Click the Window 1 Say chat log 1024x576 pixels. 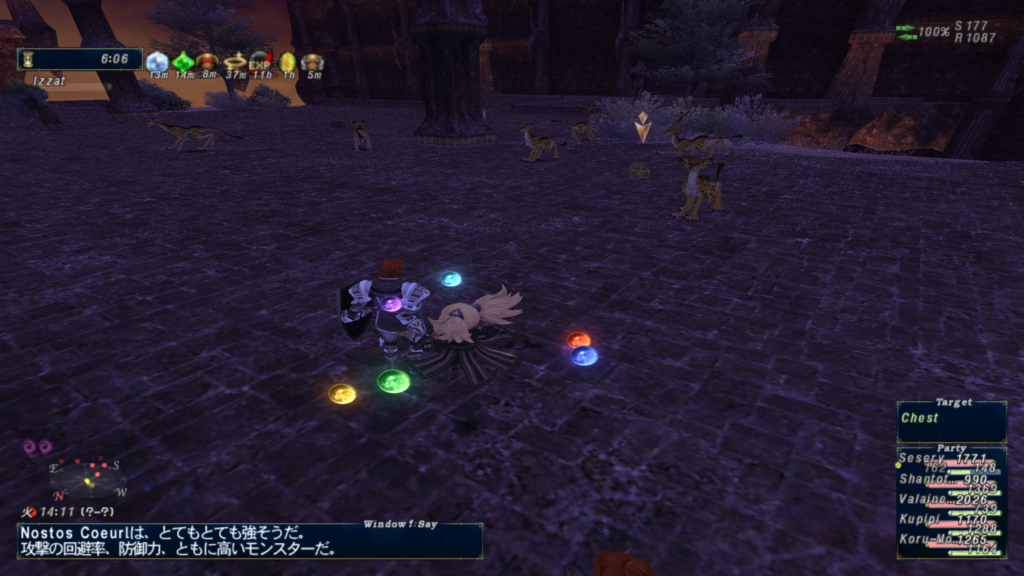point(250,541)
